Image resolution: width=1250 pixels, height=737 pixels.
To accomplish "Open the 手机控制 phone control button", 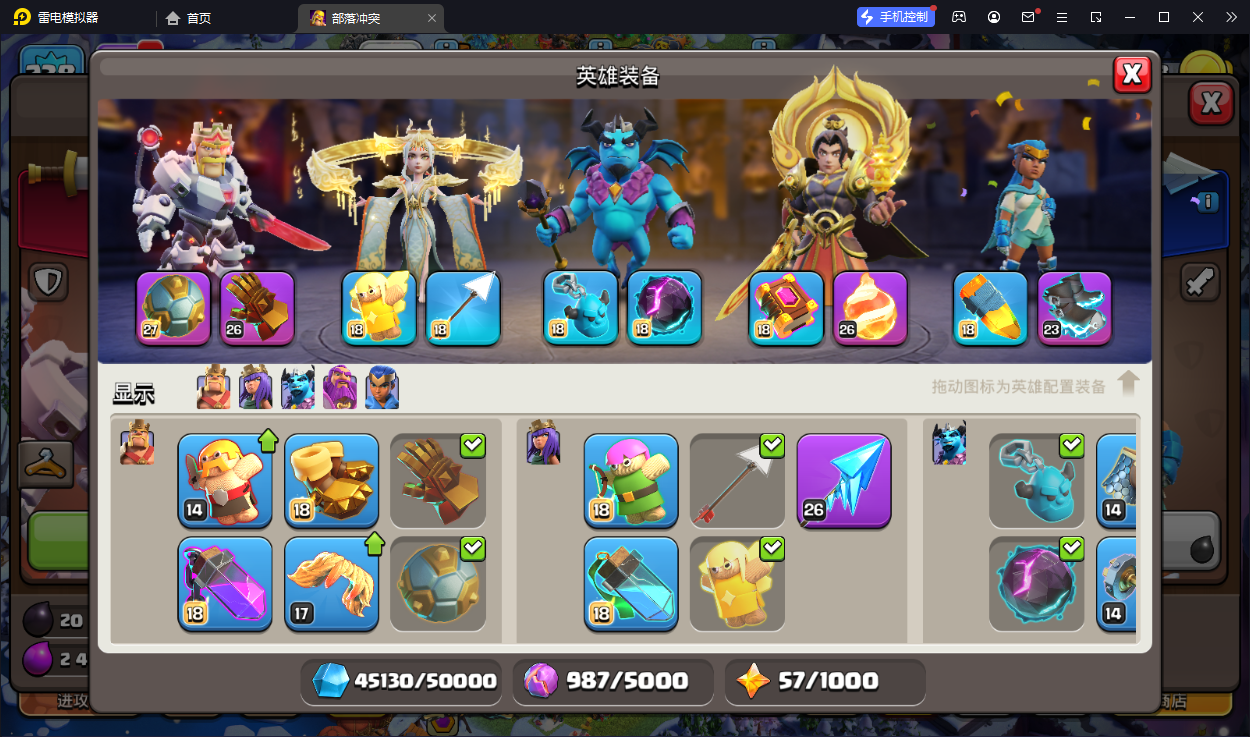I will 893,17.
